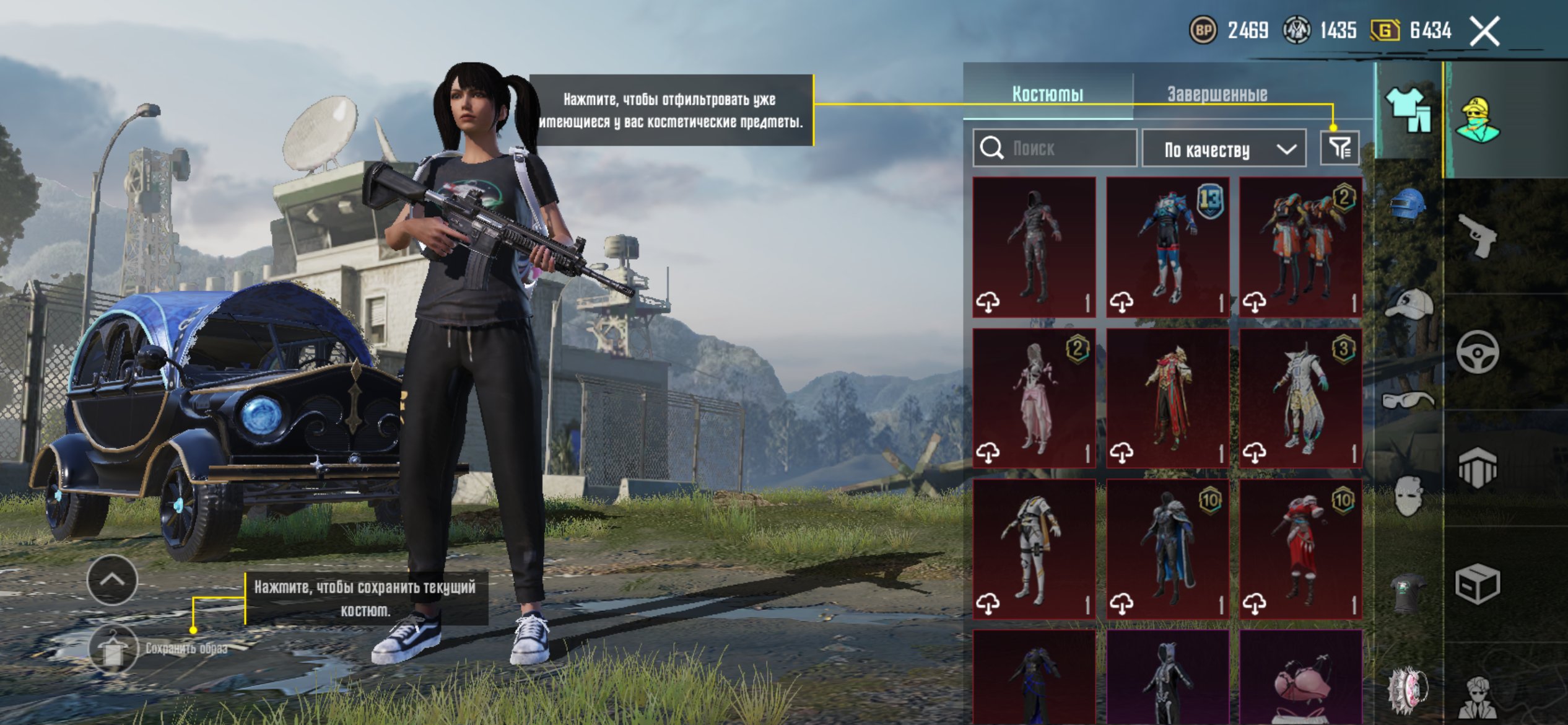
Task: Expand the up-arrow circle button
Action: click(x=112, y=580)
